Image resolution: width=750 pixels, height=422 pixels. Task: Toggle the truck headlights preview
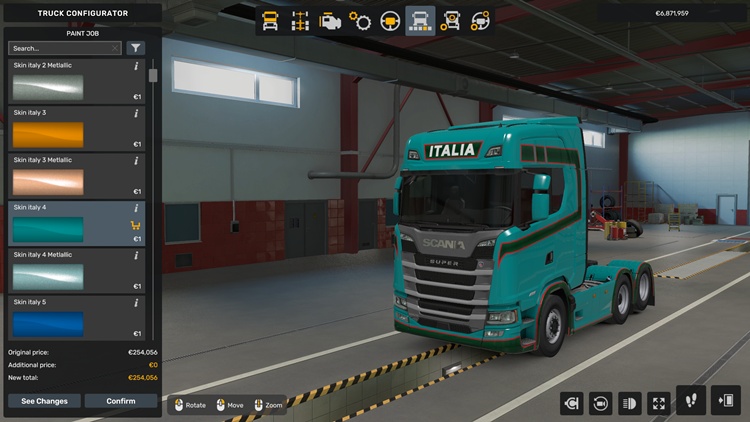coord(630,403)
